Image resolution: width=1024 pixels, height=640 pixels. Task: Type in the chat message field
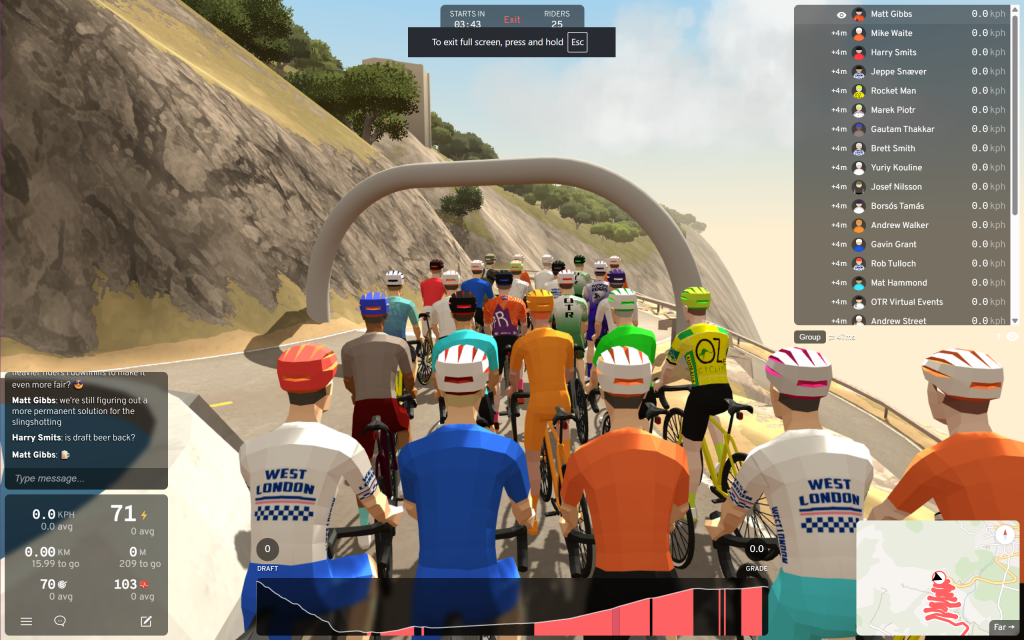click(86, 479)
